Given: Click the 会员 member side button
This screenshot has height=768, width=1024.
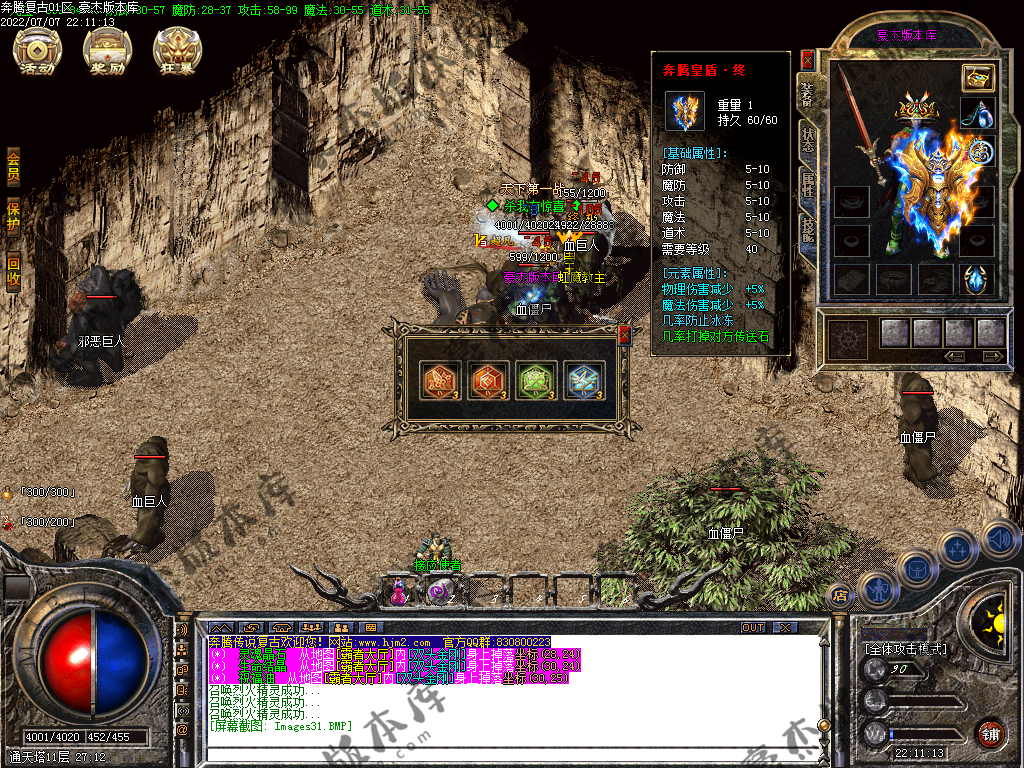Looking at the screenshot, I should coord(13,166).
